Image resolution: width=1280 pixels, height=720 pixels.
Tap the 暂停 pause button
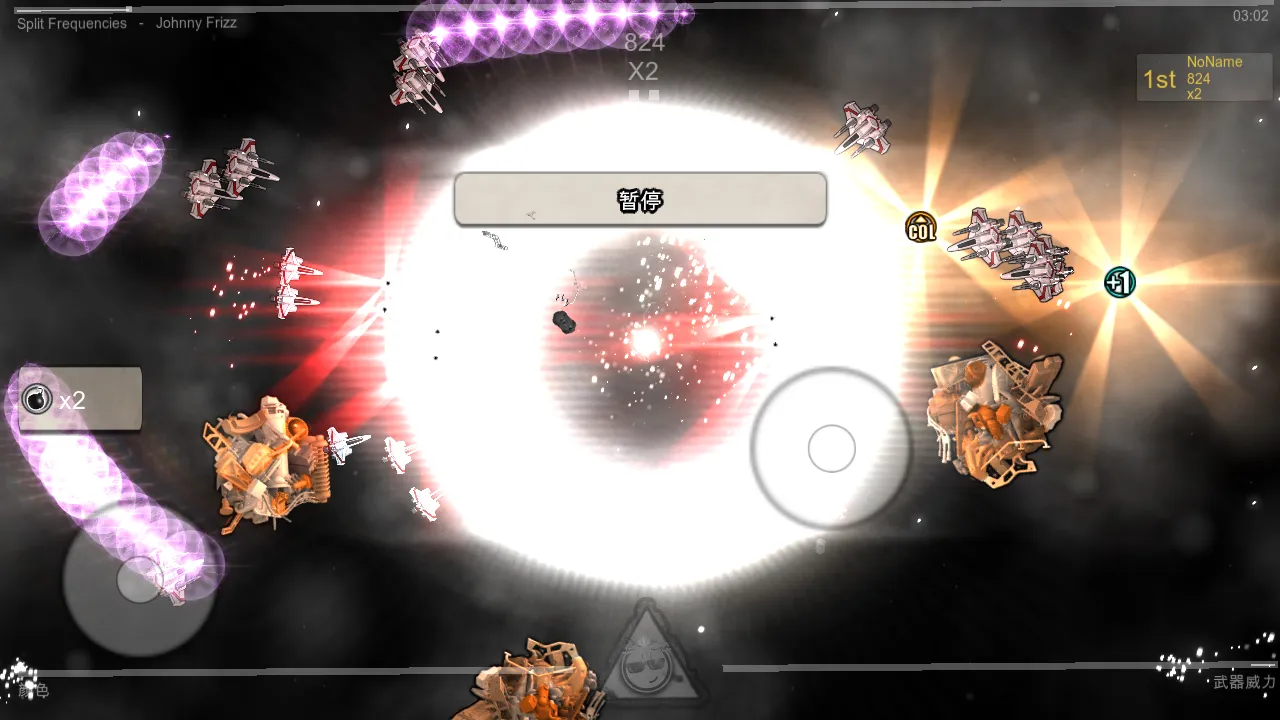[640, 200]
